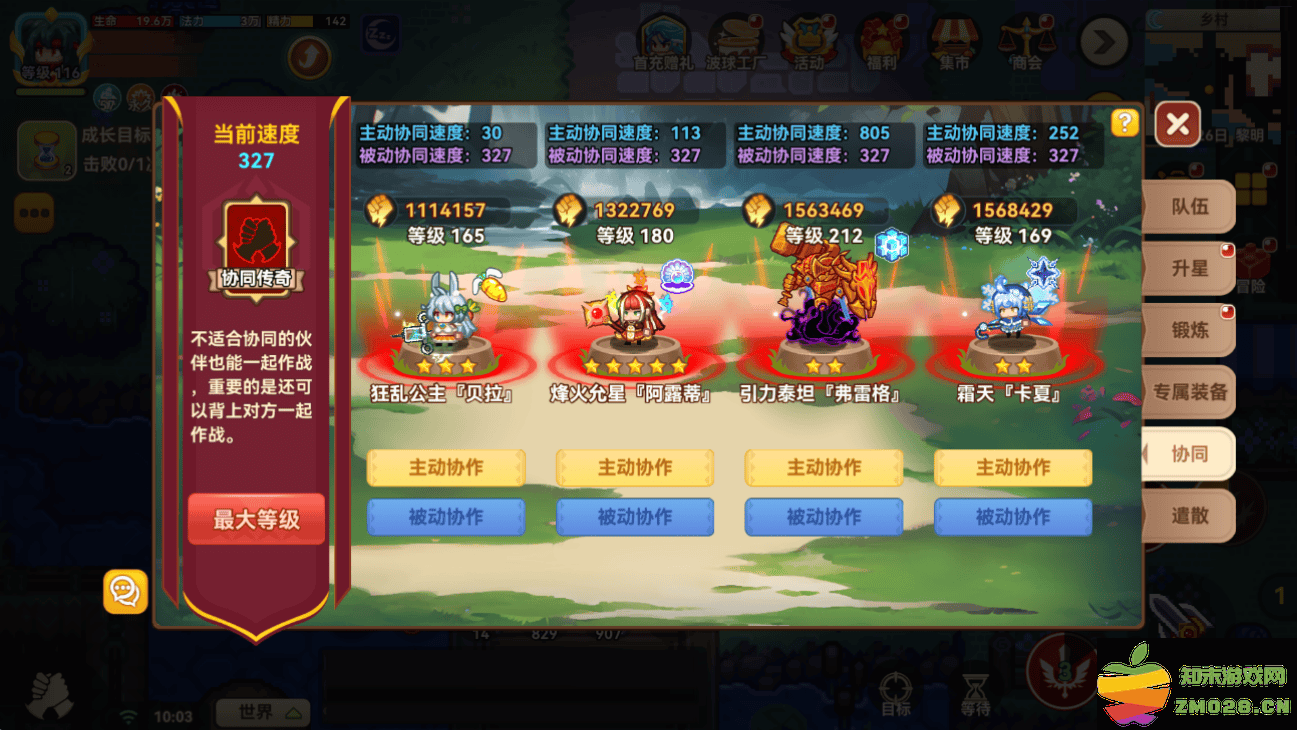Viewport: 1297px width, 730px height.
Task: Select the 弗雷格 titan character portrait
Action: [823, 310]
